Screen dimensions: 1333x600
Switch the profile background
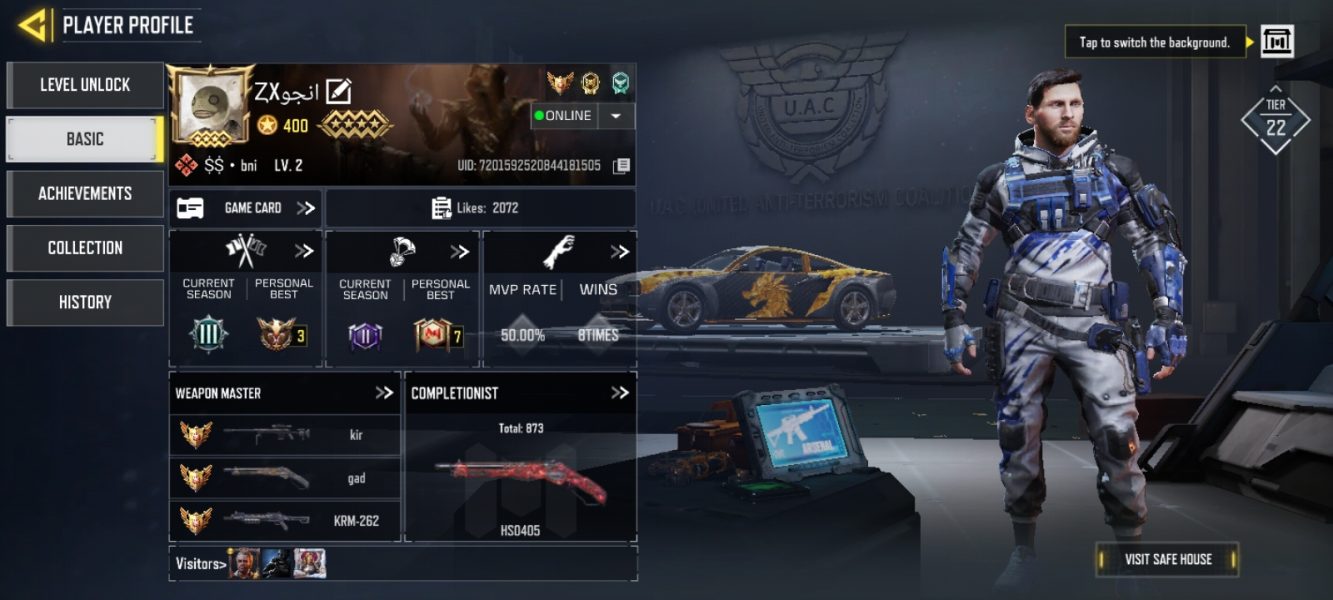(1277, 42)
